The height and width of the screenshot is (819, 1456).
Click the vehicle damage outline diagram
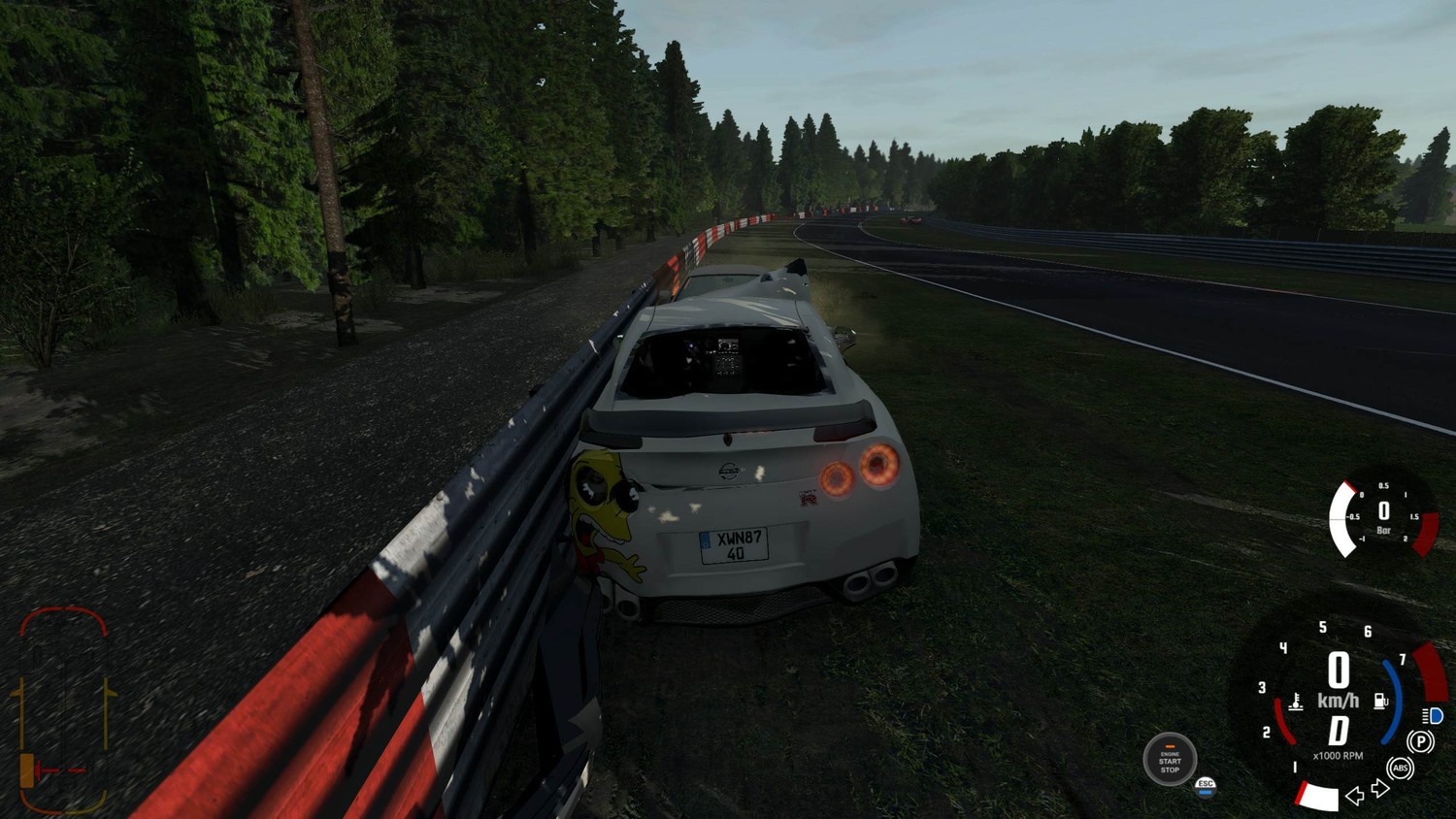63,709
